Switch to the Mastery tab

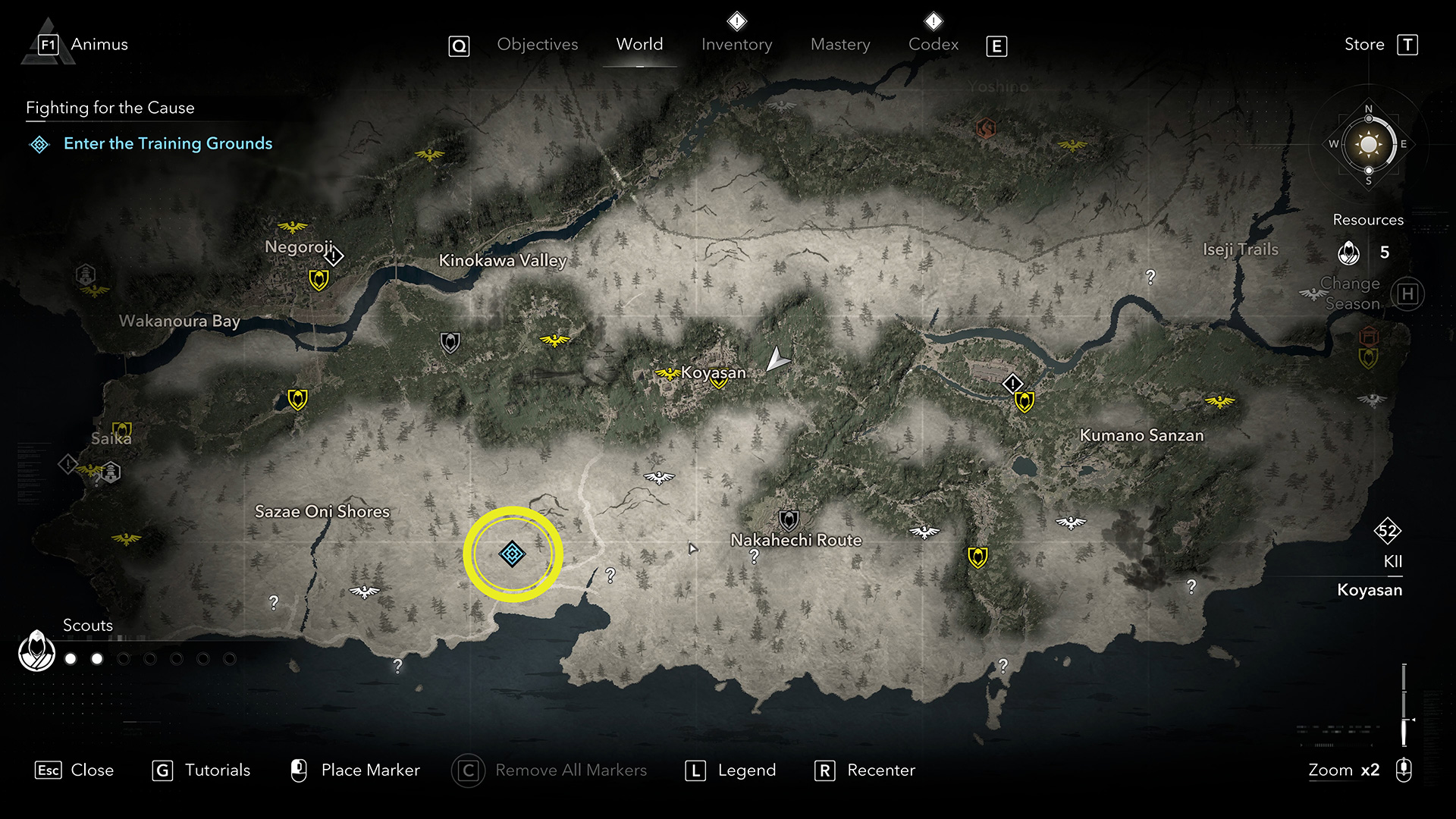click(840, 45)
